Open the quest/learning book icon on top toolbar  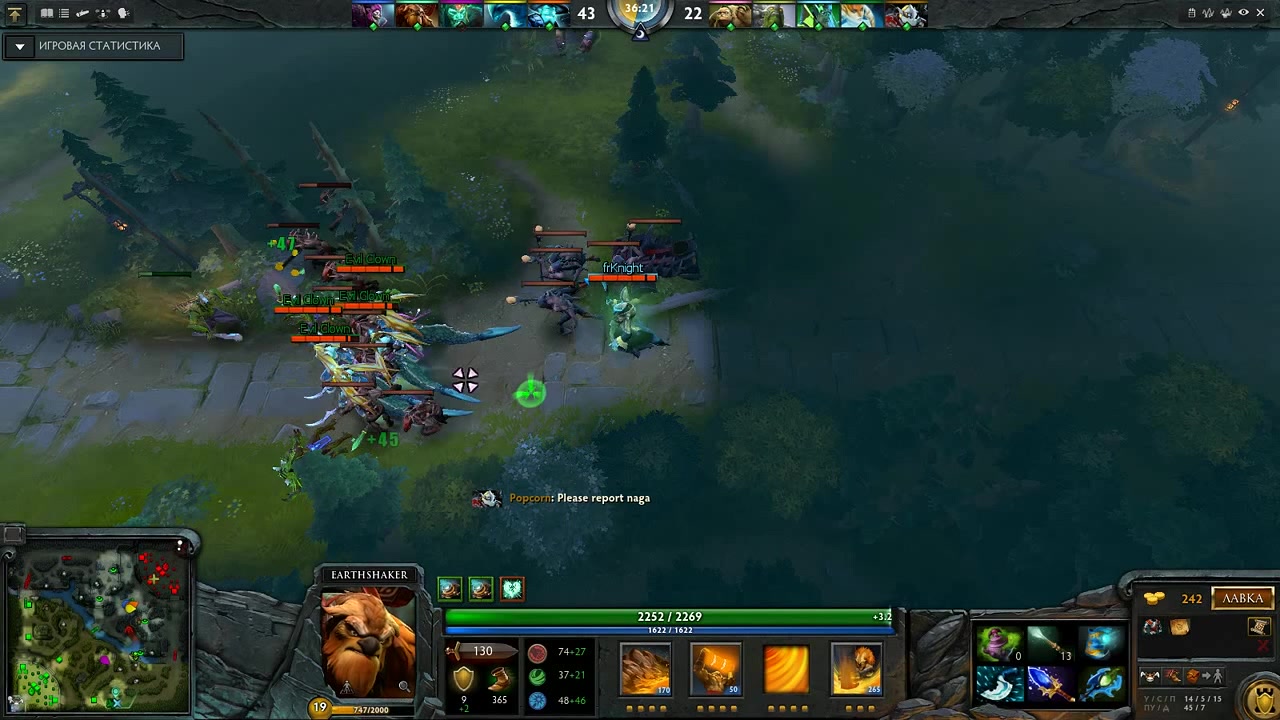47,13
